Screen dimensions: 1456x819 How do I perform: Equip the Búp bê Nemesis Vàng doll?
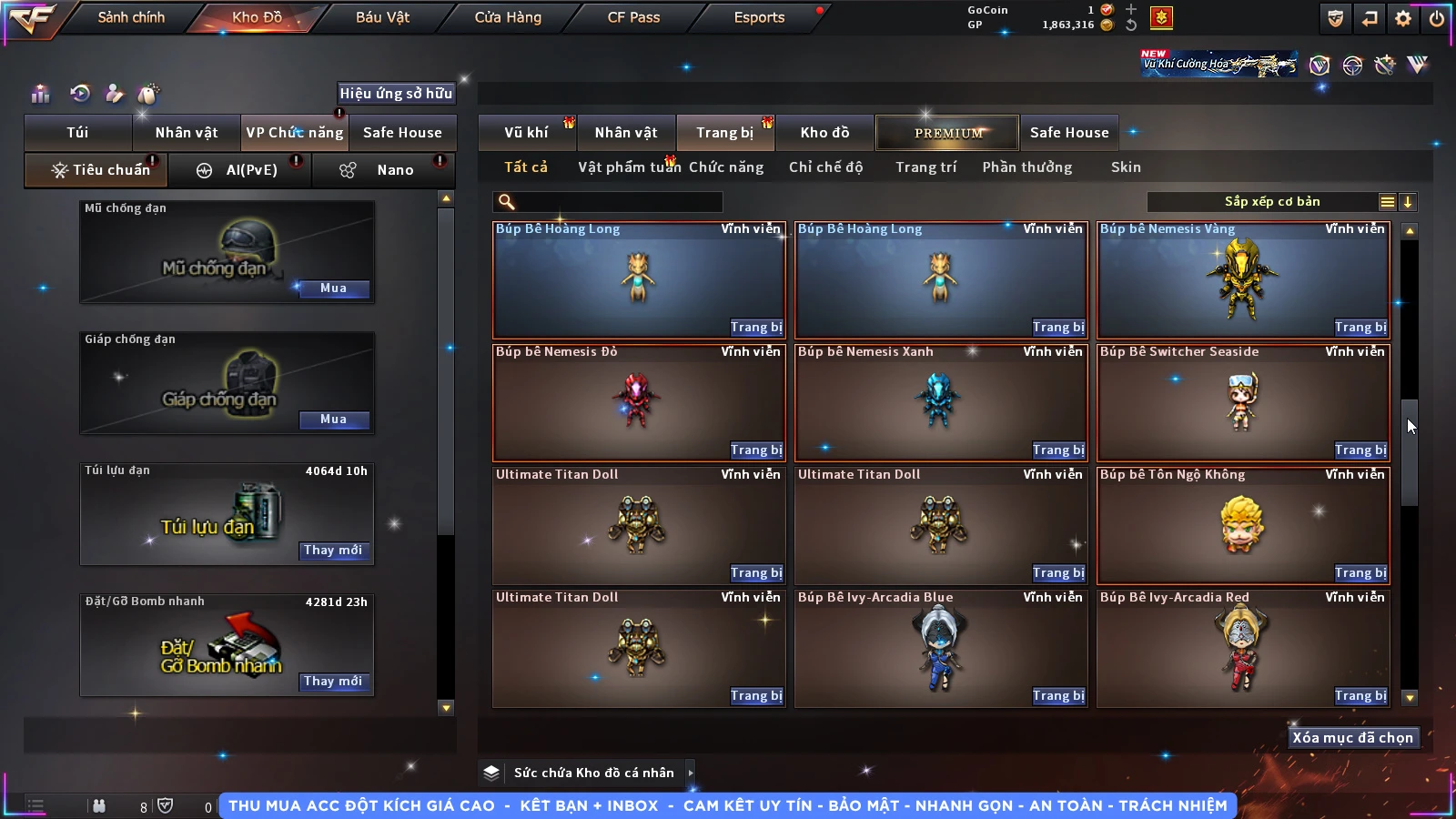[1360, 328]
